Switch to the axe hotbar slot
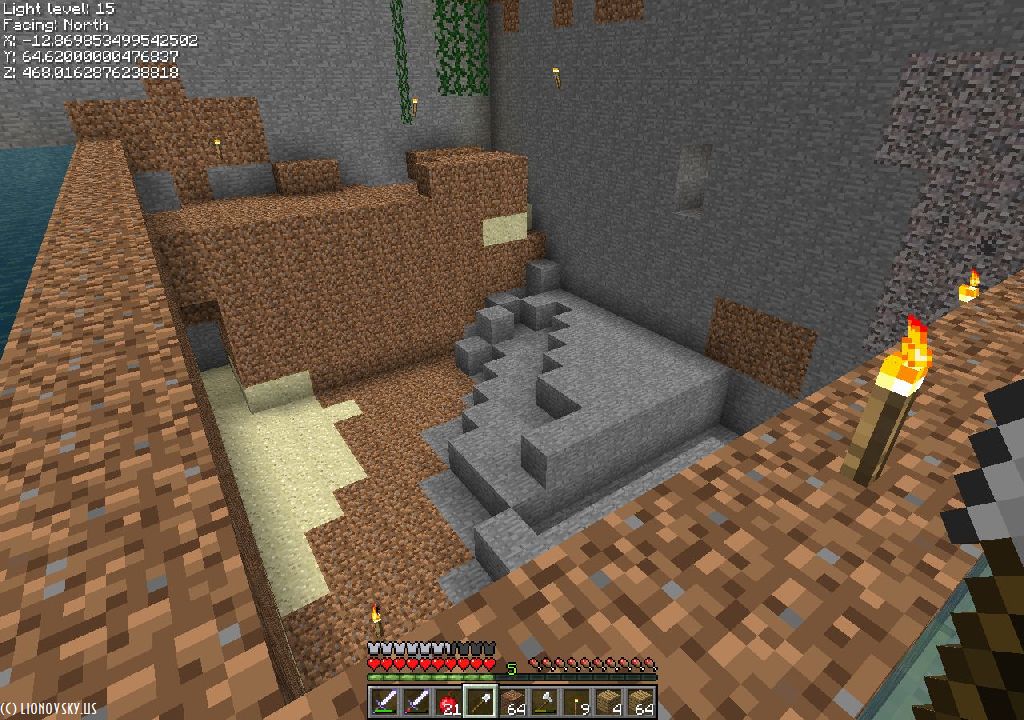The width and height of the screenshot is (1024, 720). (545, 702)
